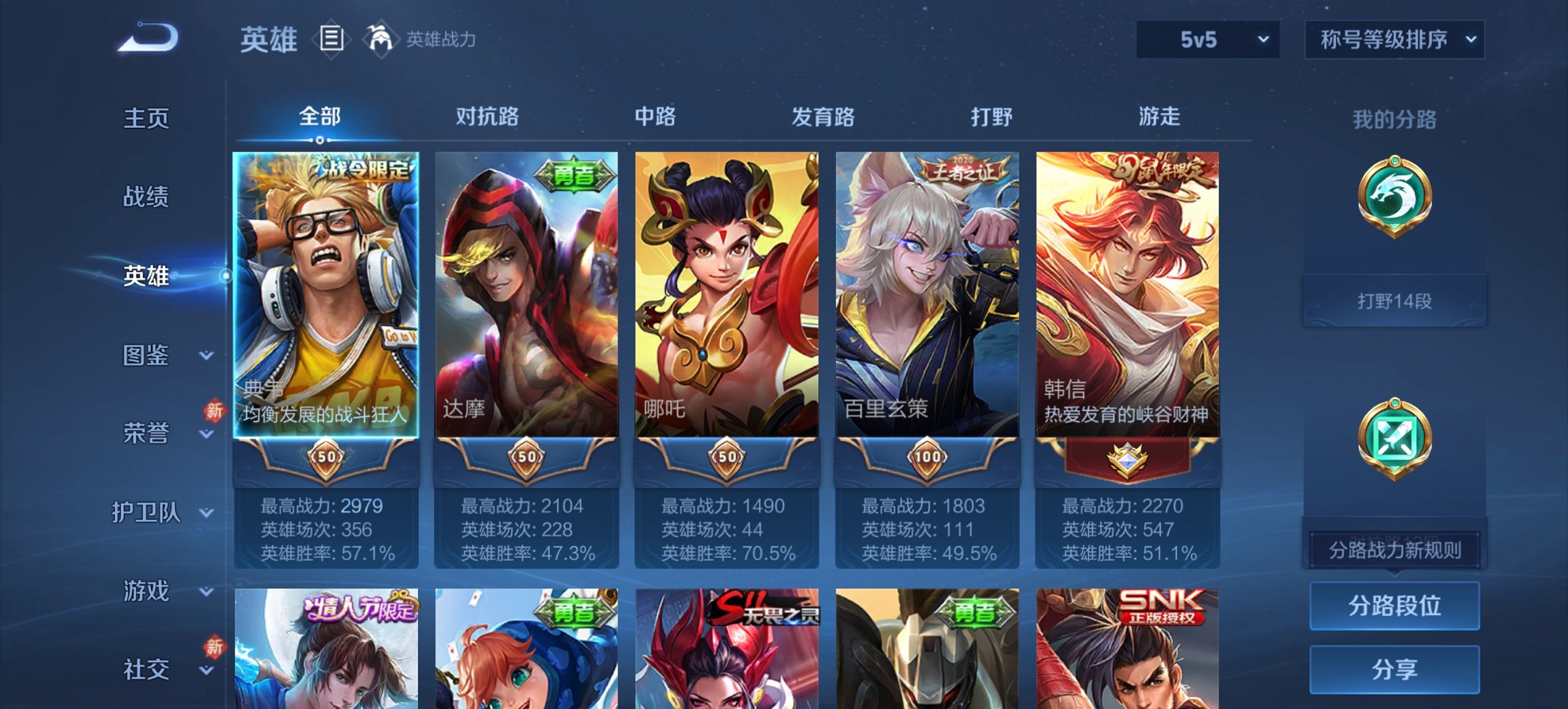Switch to the 中路 lane tab
Screen dimensions: 1568x709
pyautogui.click(x=656, y=118)
